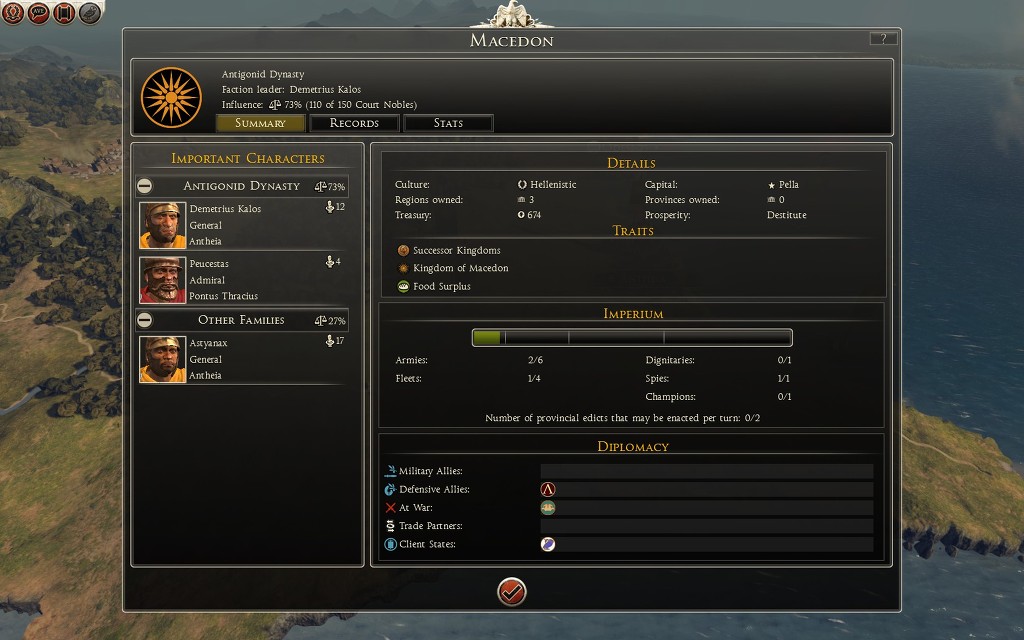Click the faction emblem under At War
This screenshot has height=640, width=1024.
click(x=548, y=508)
